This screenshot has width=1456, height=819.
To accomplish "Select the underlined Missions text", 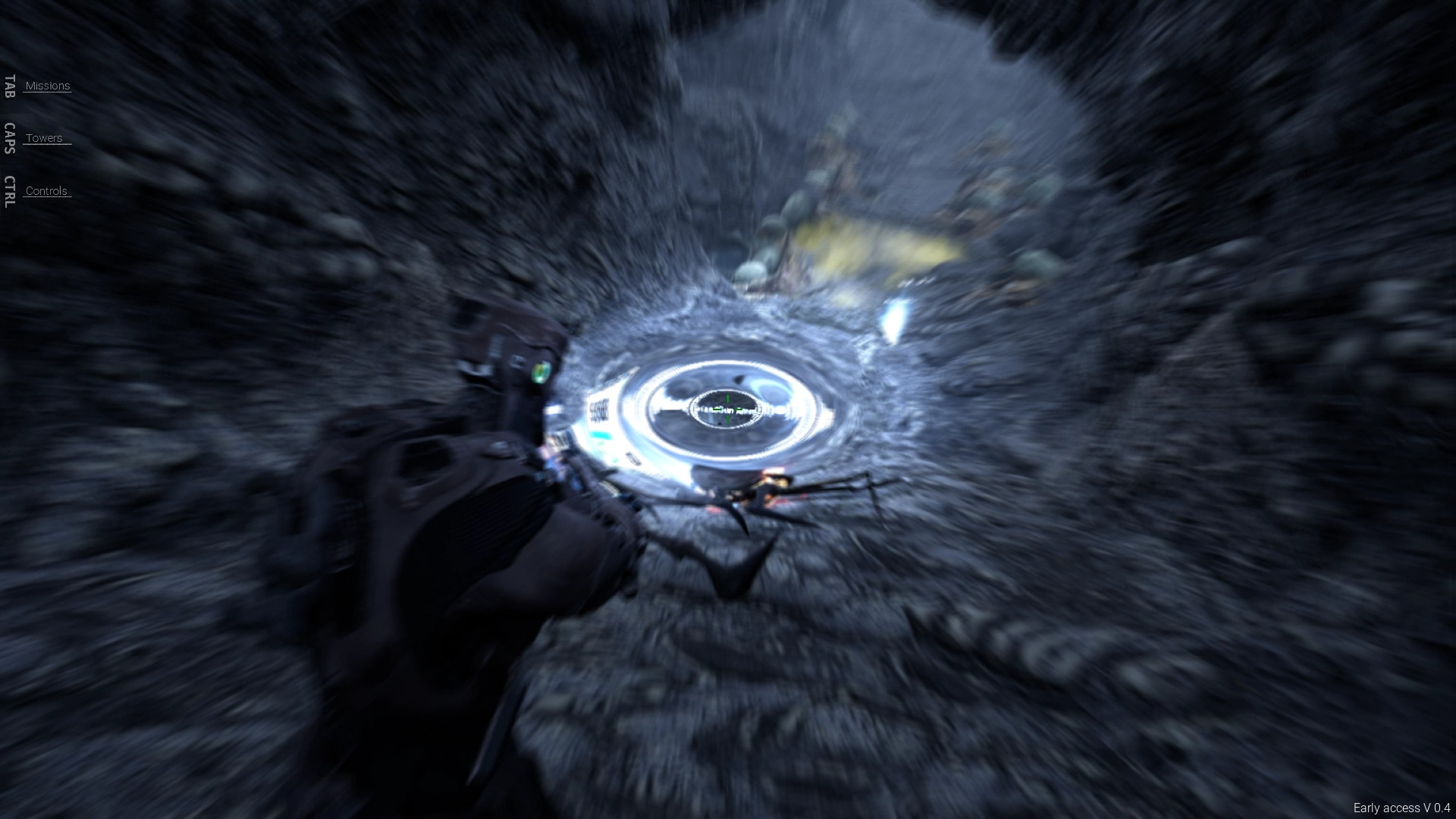I will [47, 86].
